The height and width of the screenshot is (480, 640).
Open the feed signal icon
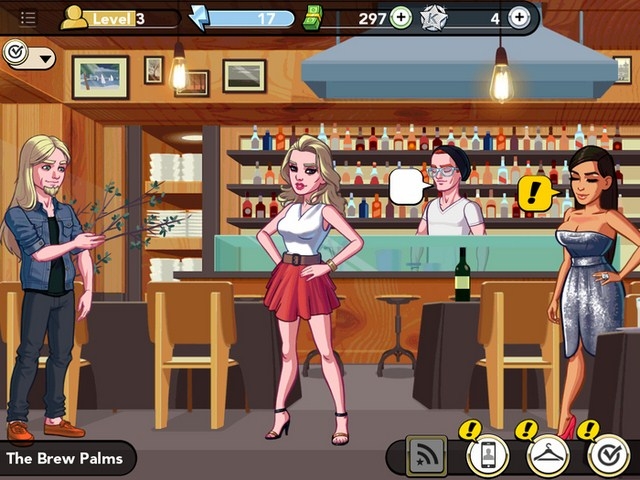pos(427,456)
